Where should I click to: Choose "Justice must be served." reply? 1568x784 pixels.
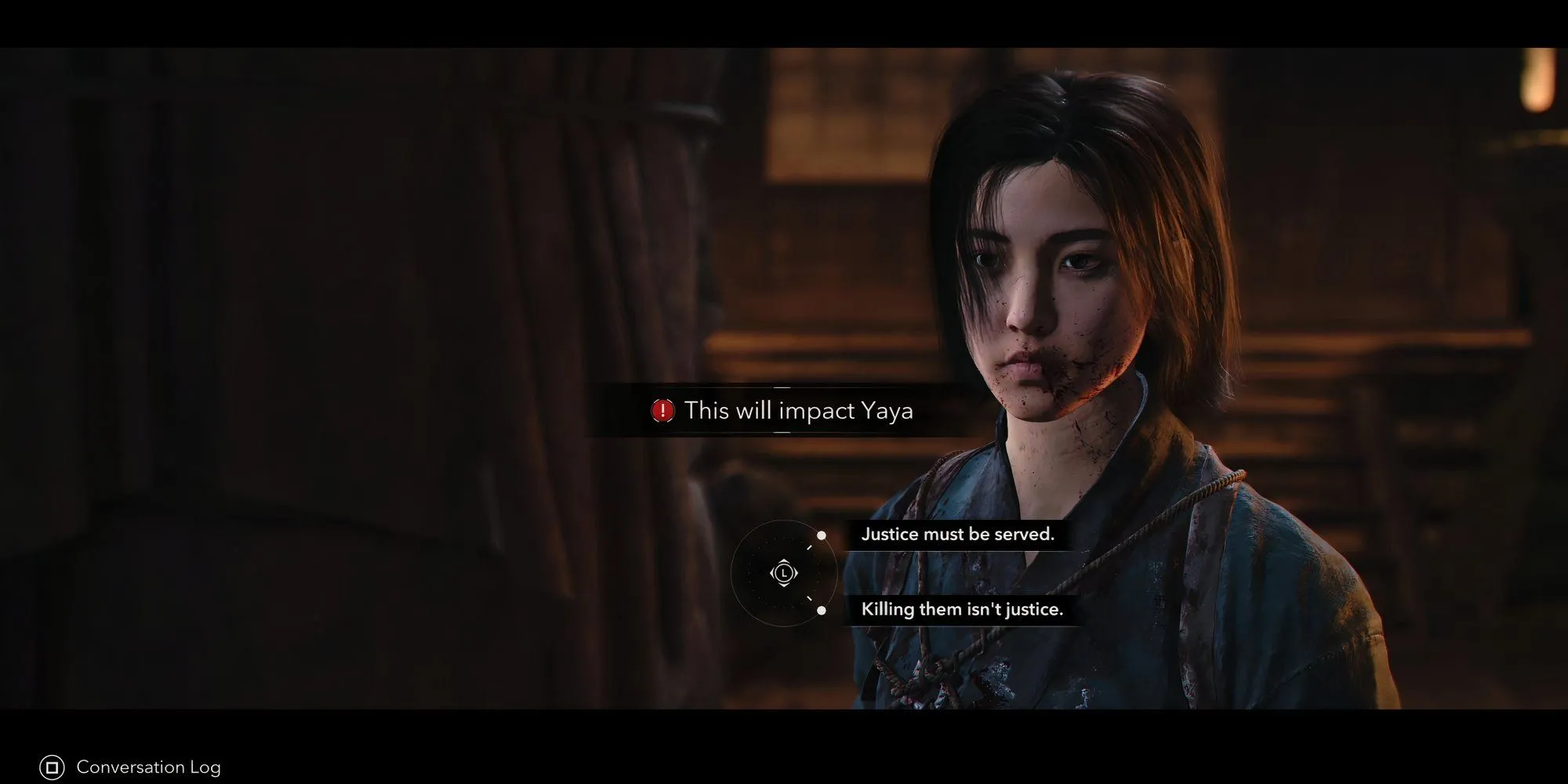click(x=957, y=535)
